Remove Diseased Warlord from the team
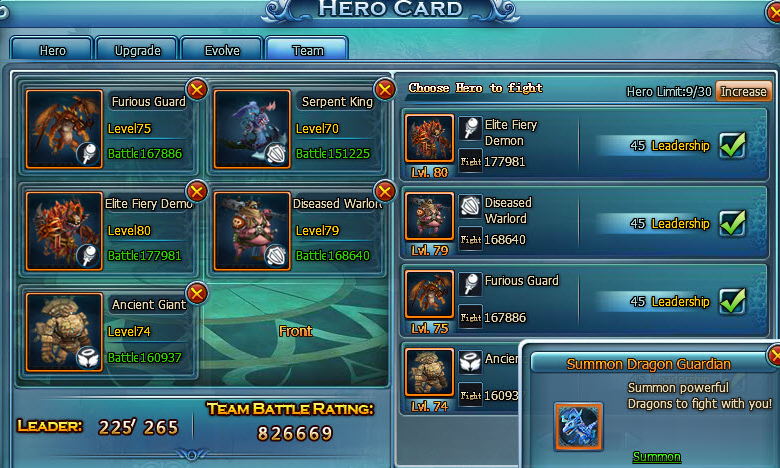Viewport: 780px width, 468px height. click(x=384, y=191)
